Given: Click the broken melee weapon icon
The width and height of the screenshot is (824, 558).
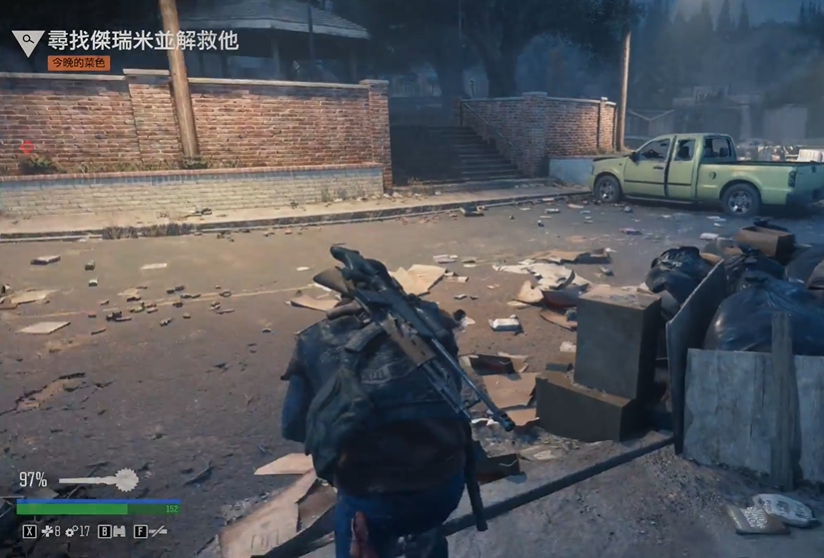Looking at the screenshot, I should (x=158, y=532).
